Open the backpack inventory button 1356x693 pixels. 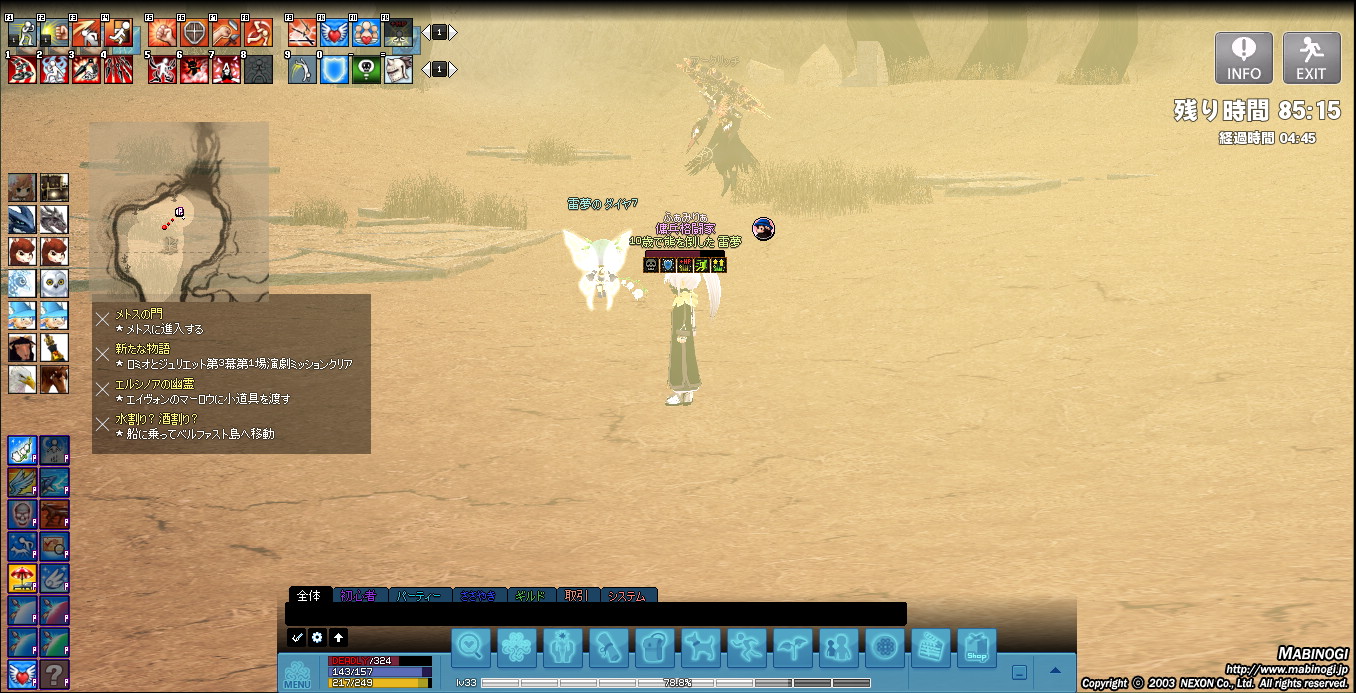pyautogui.click(x=655, y=648)
